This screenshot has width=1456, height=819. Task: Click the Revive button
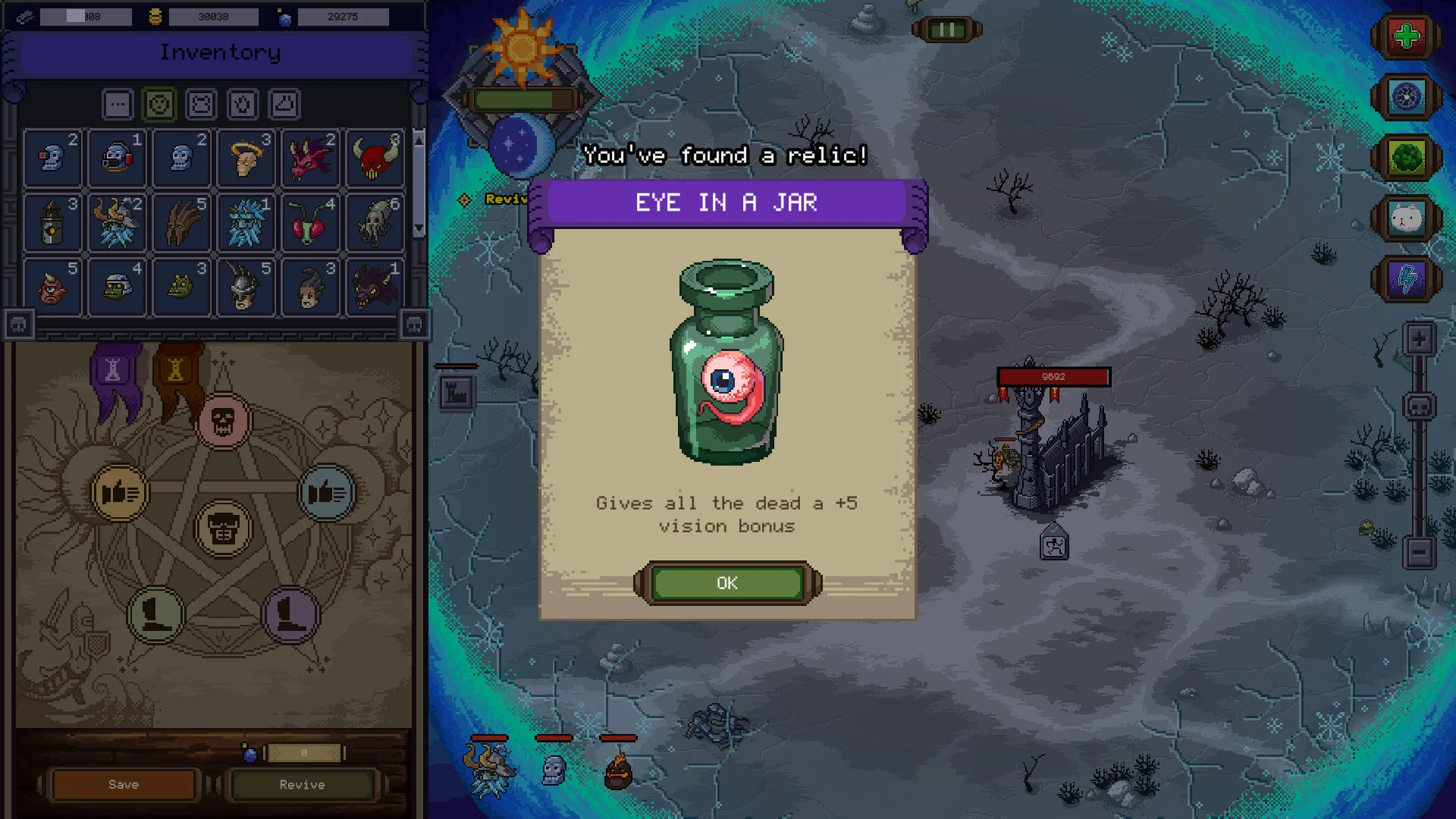pyautogui.click(x=303, y=785)
